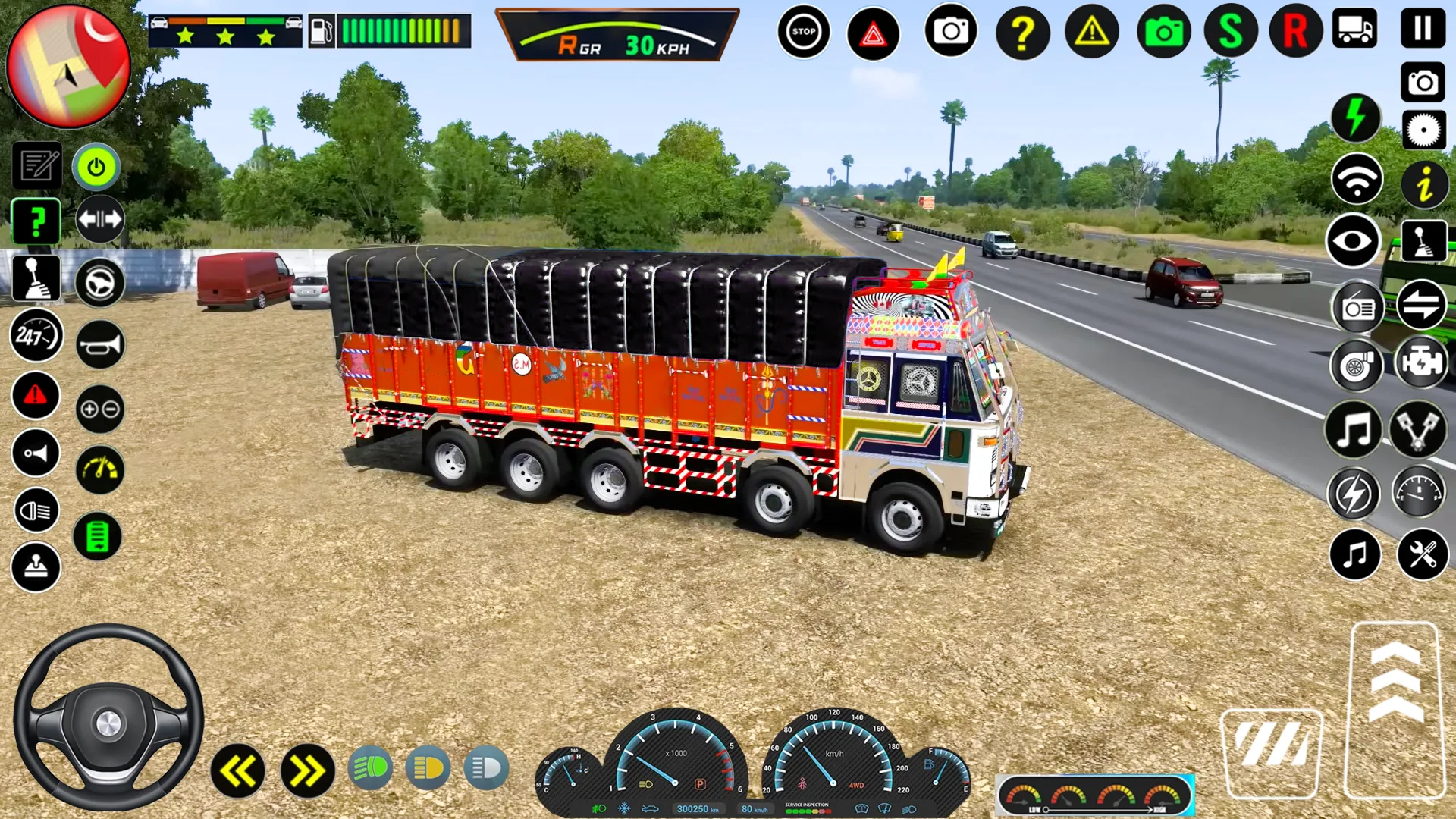Viewport: 1456px width, 819px height.
Task: Tap the round STOP button
Action: point(803,32)
